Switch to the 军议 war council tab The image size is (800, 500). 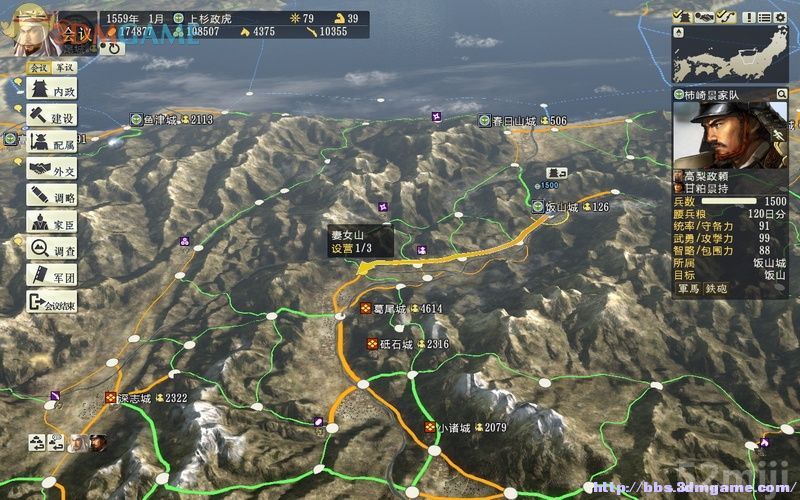pos(63,67)
